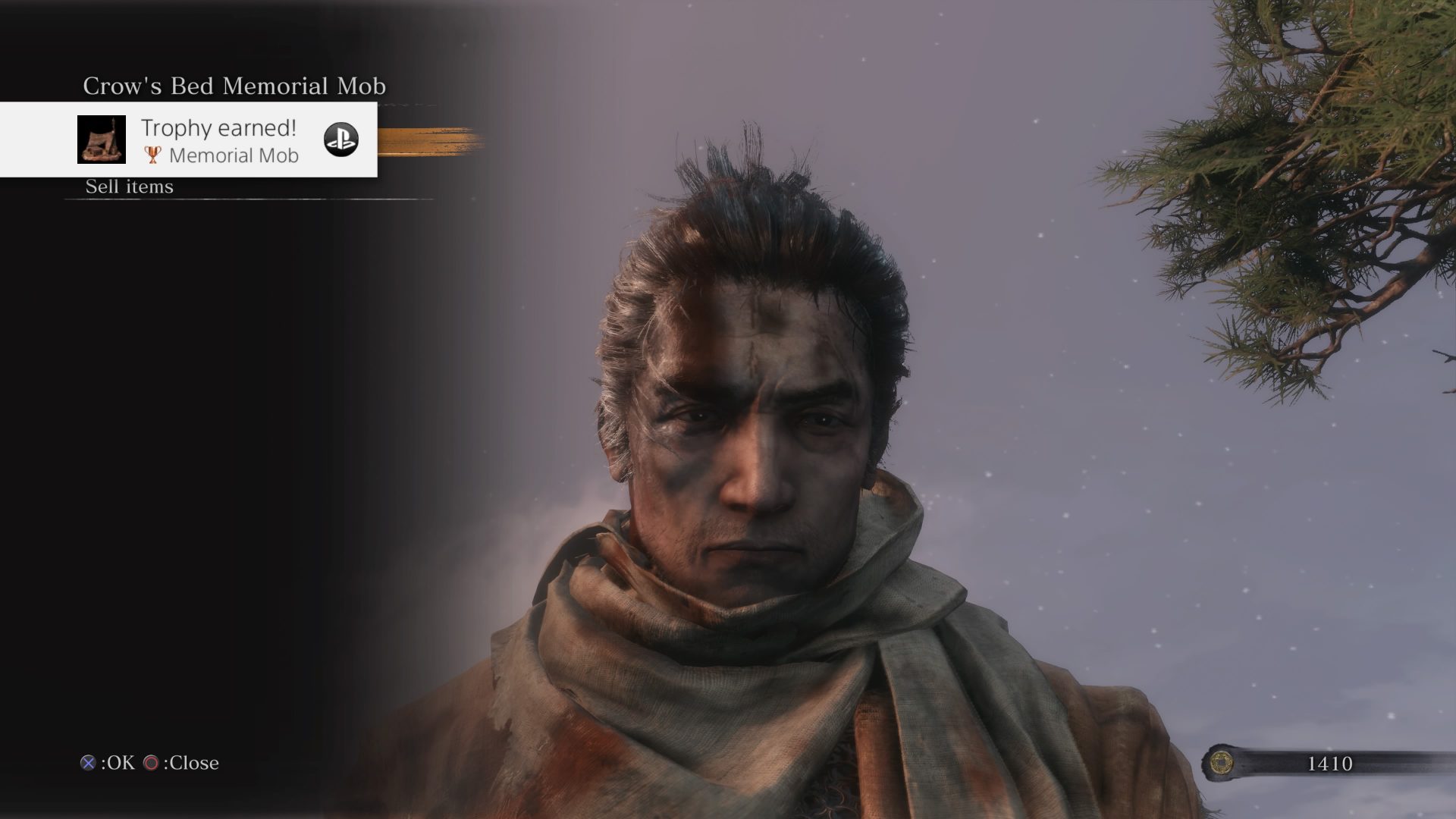Open the Crow's Bed Memorial Mob header

(x=234, y=86)
